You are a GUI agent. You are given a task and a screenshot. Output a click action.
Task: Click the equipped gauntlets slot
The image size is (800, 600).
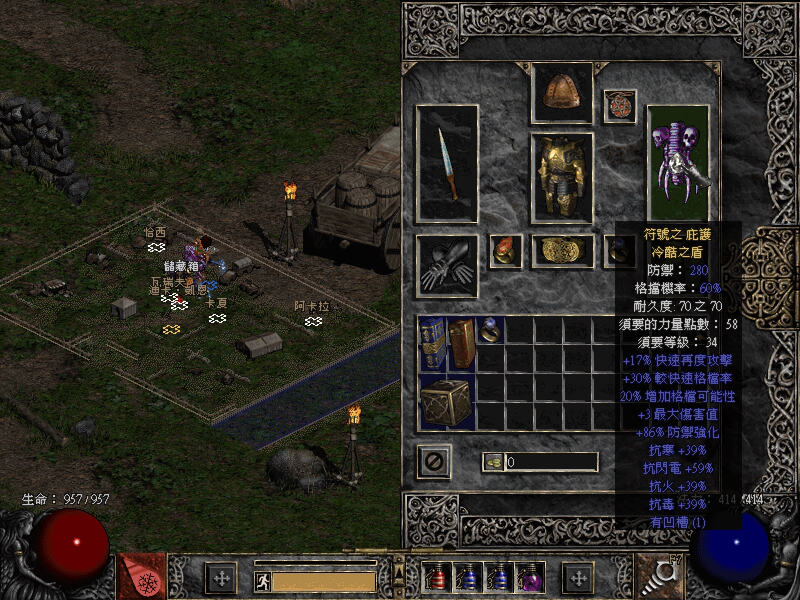(447, 264)
